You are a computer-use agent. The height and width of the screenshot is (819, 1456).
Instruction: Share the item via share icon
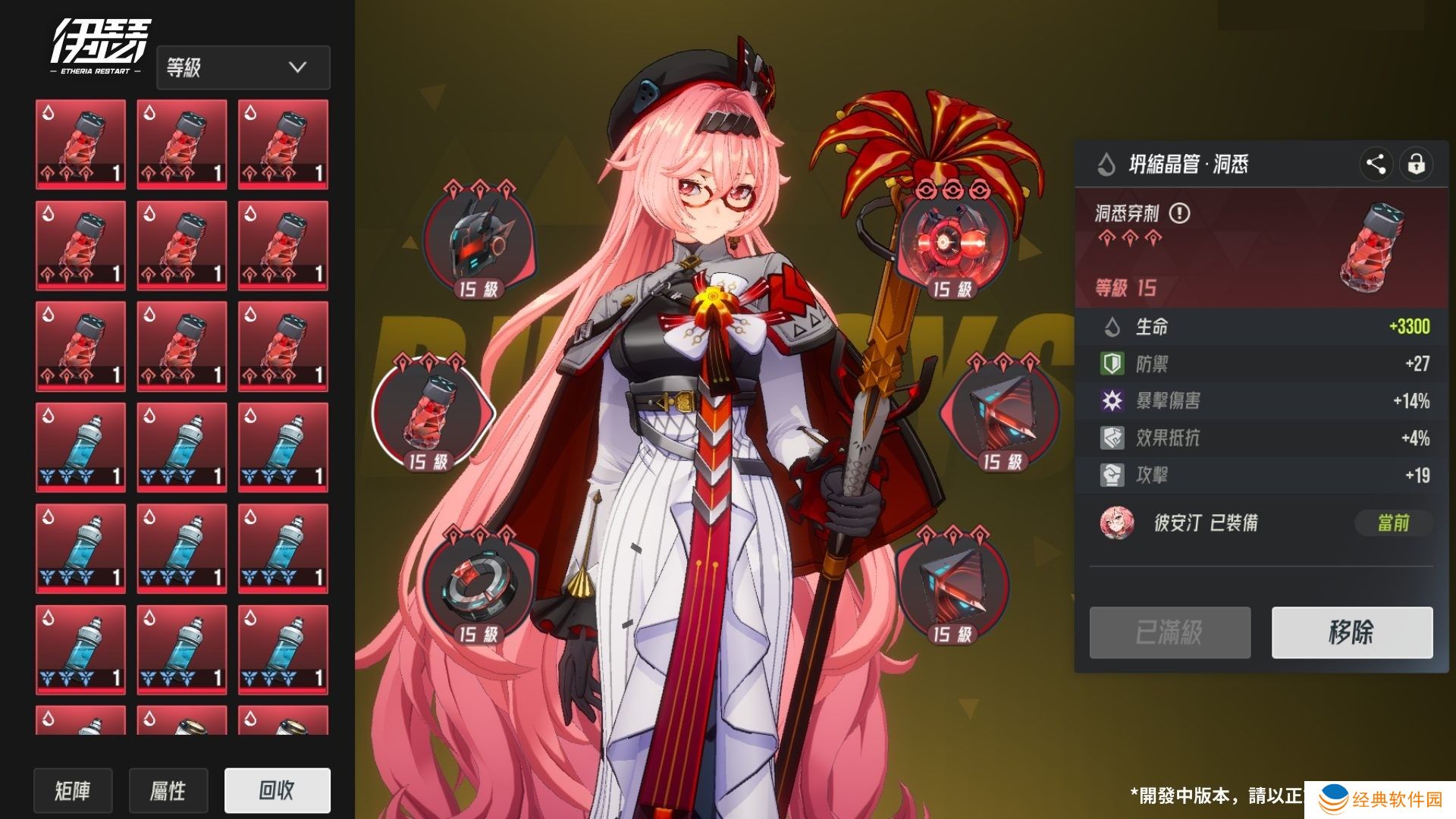(1375, 164)
